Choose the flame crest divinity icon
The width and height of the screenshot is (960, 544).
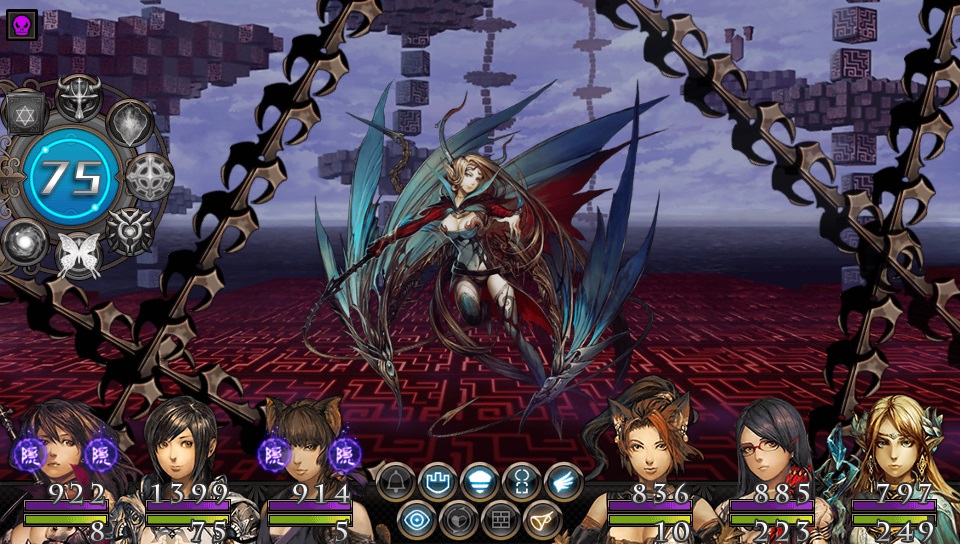[130, 124]
